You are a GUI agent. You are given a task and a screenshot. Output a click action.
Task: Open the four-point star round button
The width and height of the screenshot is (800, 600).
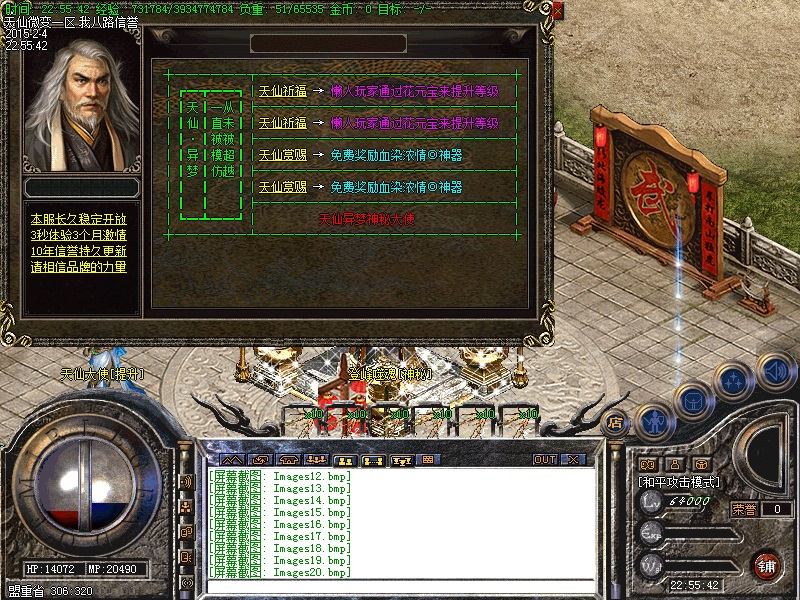tap(734, 380)
